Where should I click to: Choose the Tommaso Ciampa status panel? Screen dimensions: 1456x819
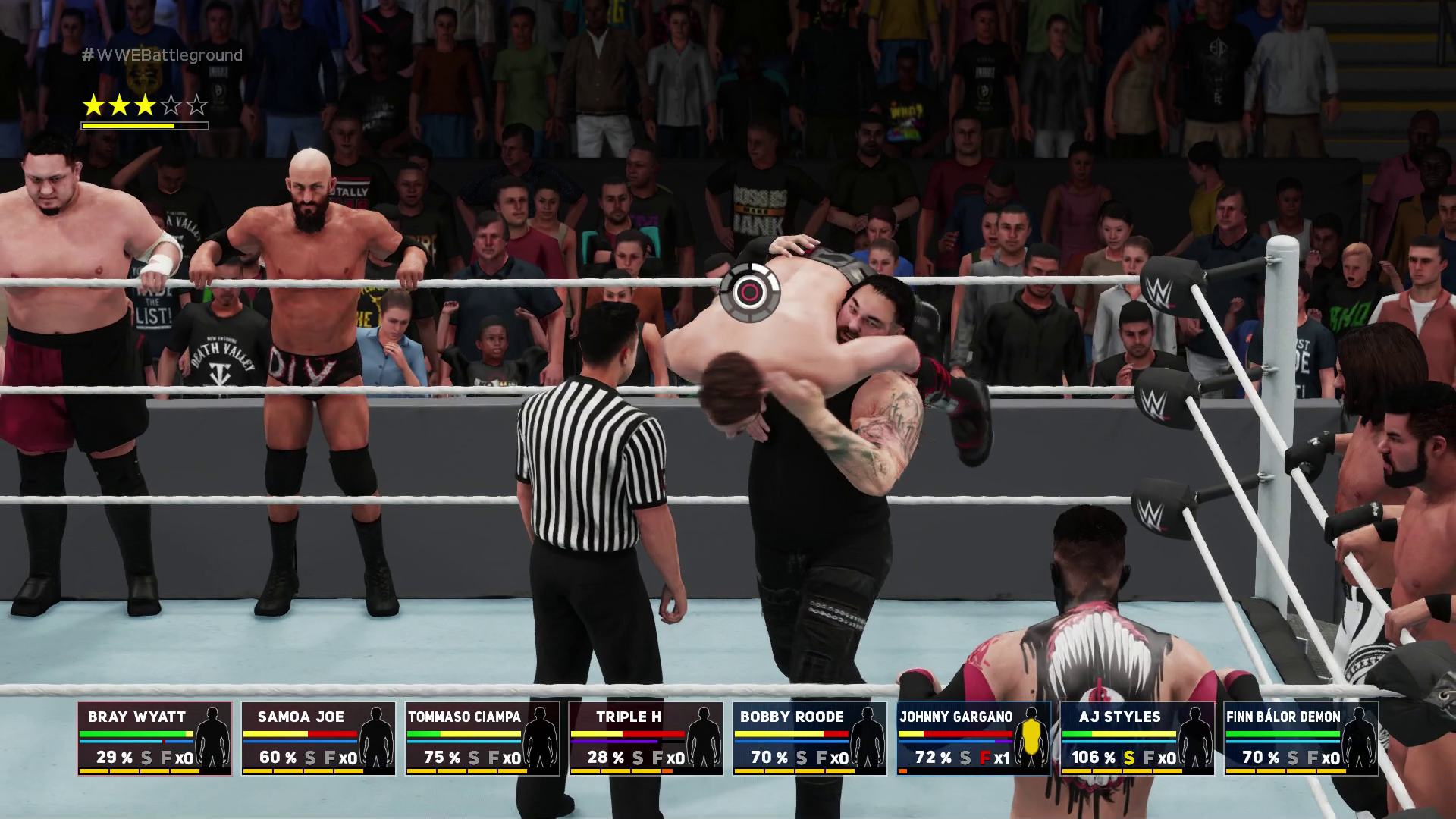[x=482, y=738]
